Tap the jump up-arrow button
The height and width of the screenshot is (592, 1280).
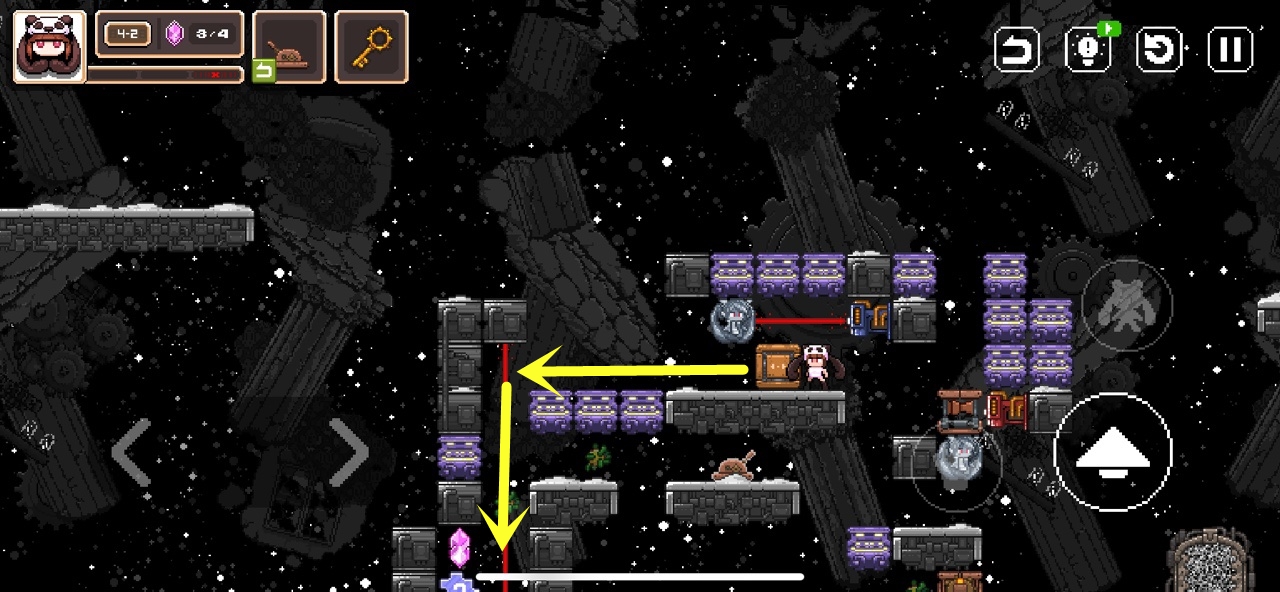pos(1112,454)
